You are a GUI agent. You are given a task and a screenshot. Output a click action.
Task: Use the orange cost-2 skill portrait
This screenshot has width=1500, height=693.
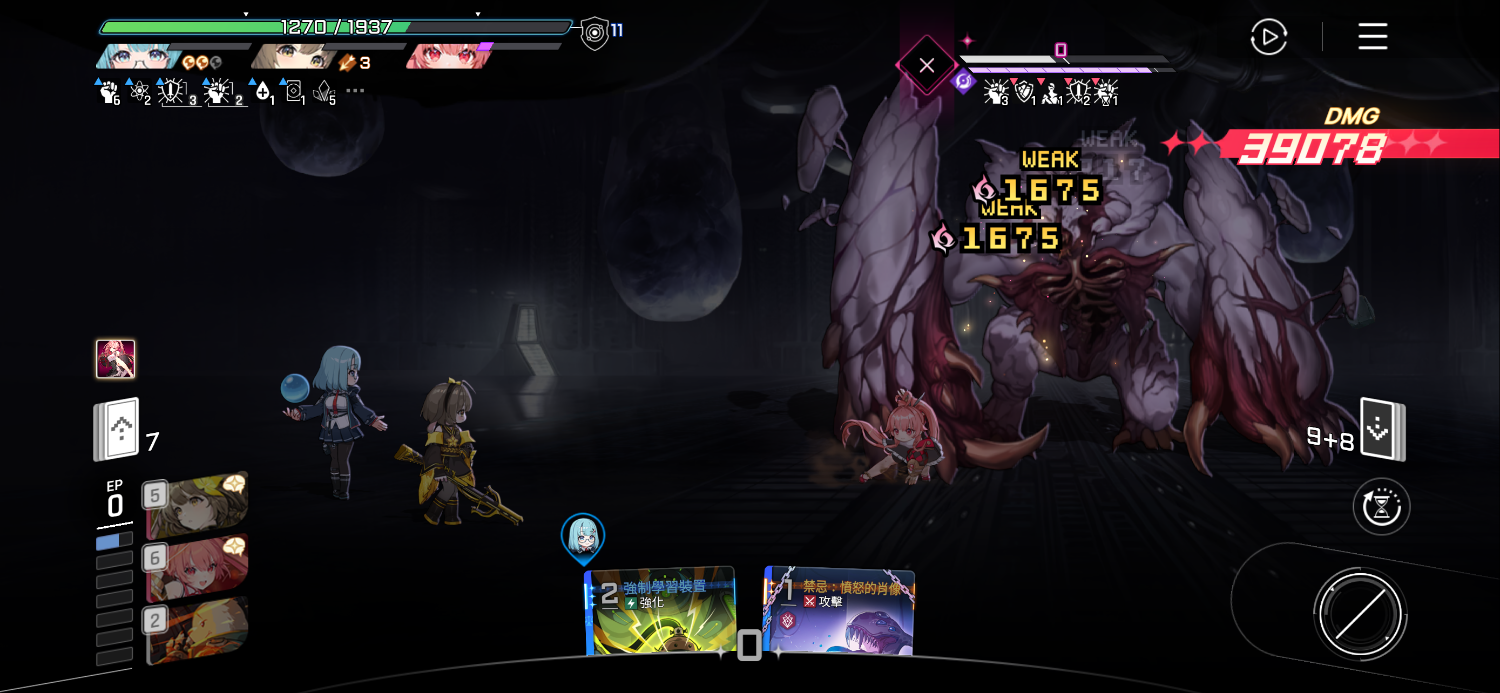[x=197, y=630]
